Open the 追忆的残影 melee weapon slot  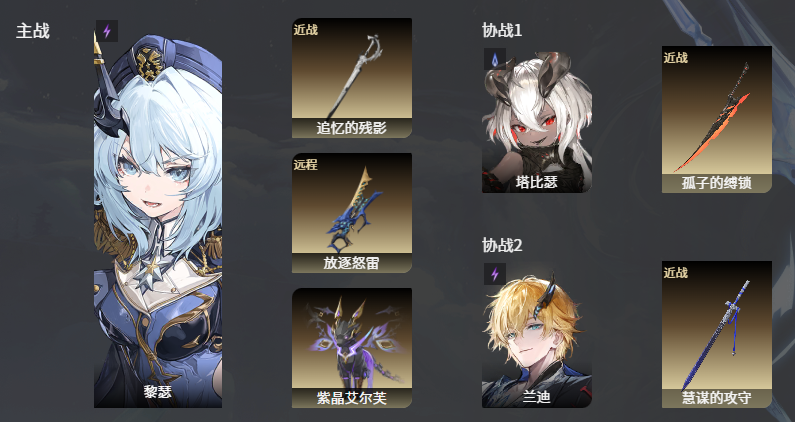[x=352, y=78]
